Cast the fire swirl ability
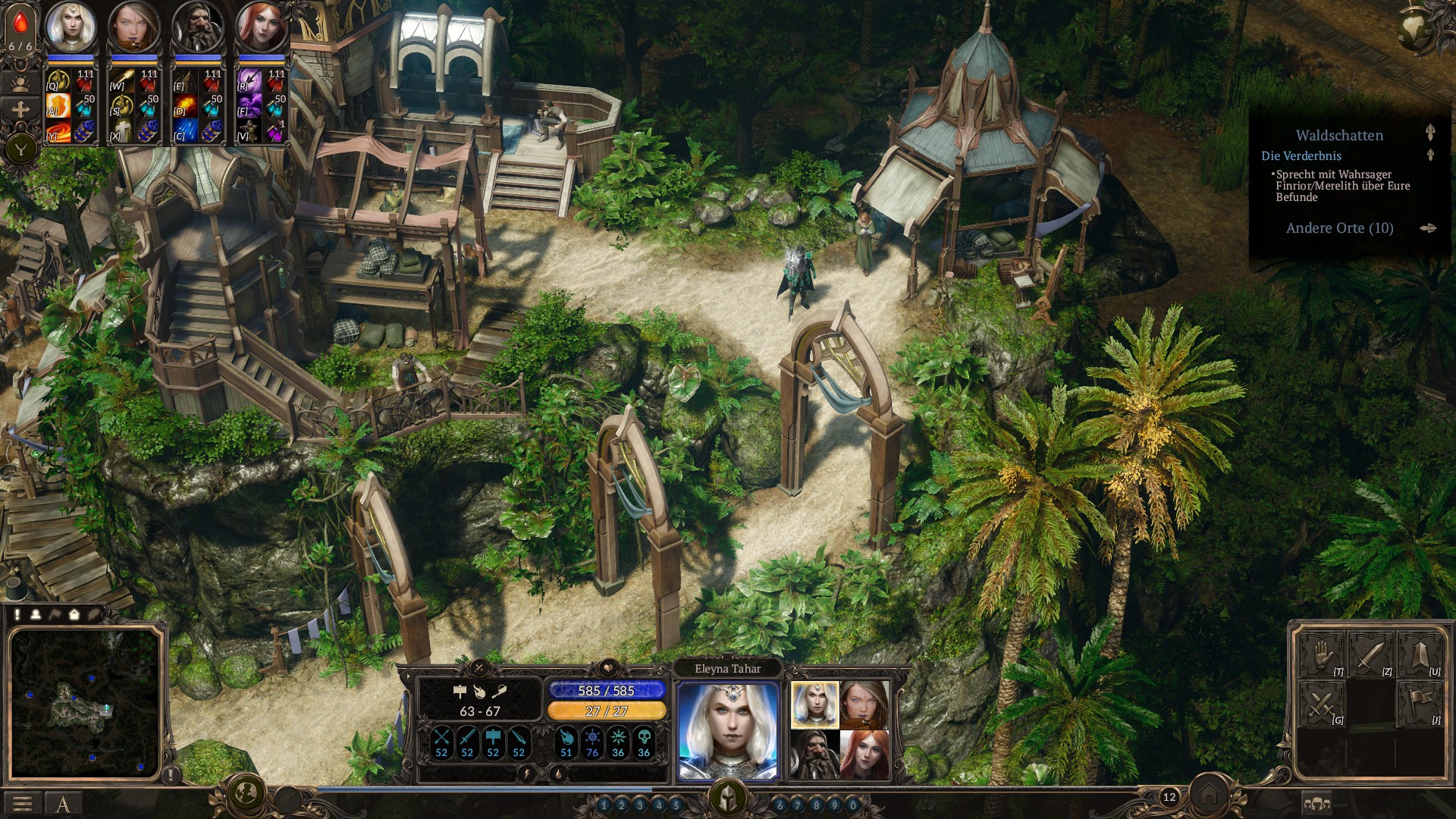The width and height of the screenshot is (1456, 819). (x=59, y=130)
